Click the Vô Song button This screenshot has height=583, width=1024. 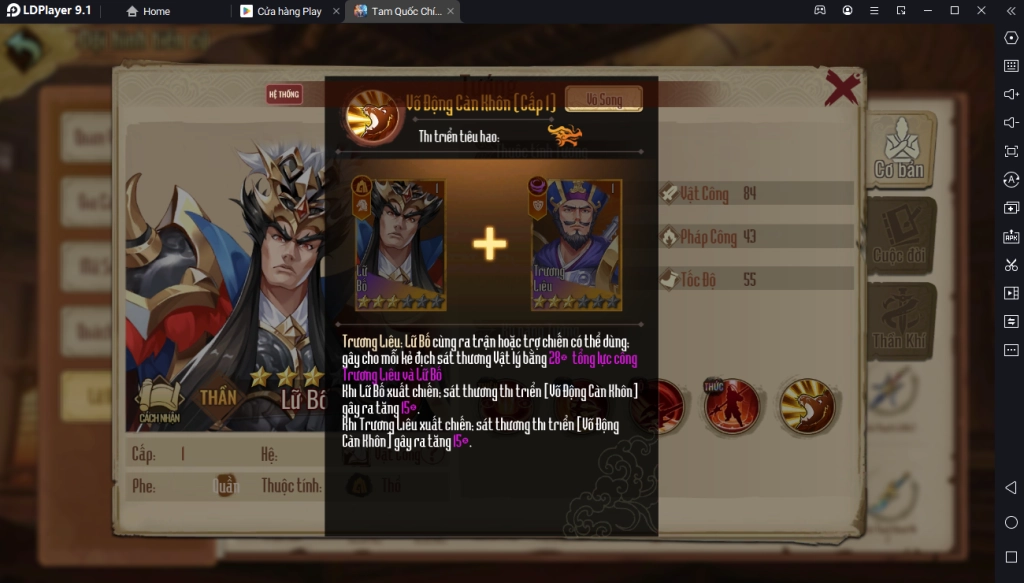pos(603,99)
